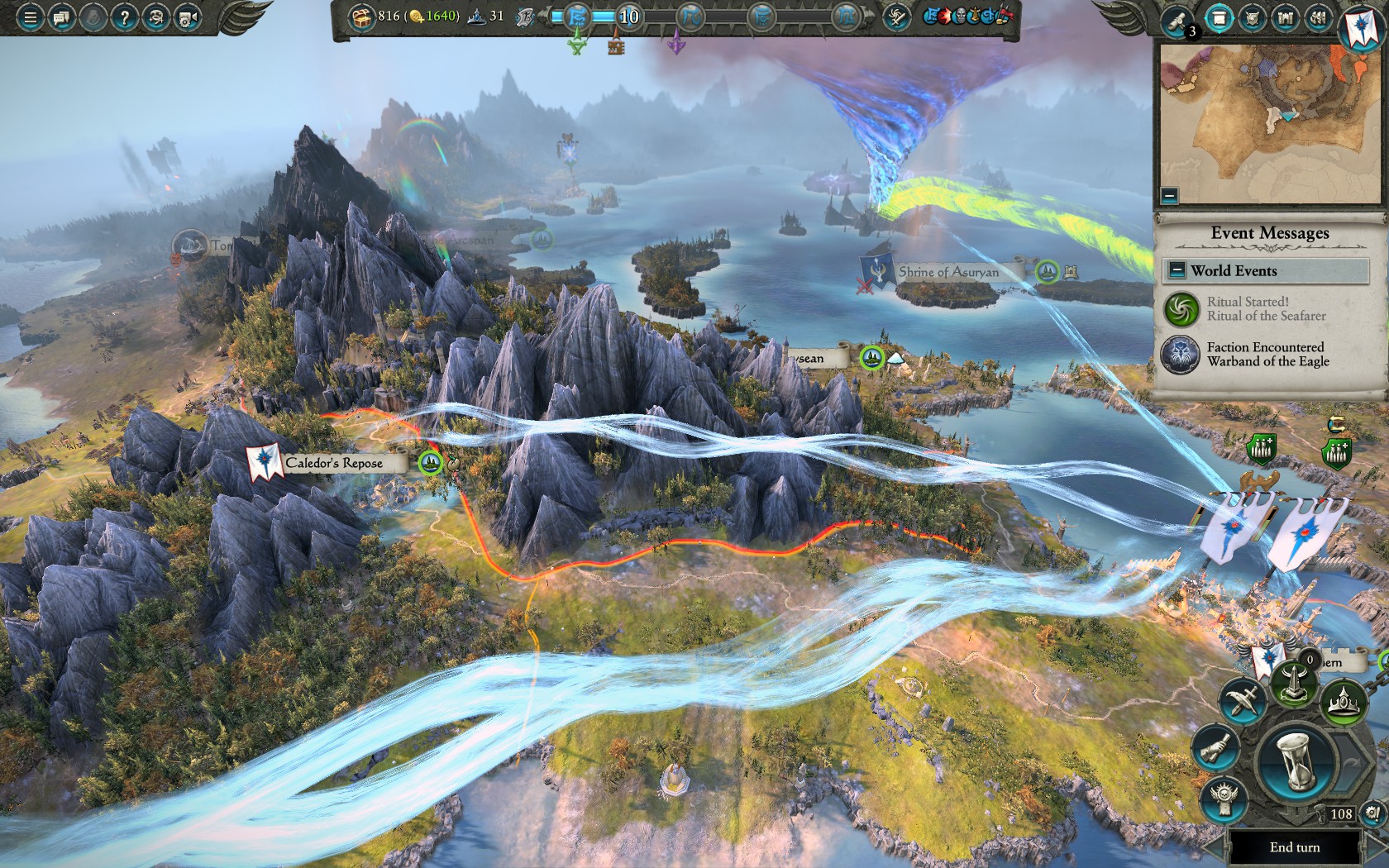Switch to the provinces castle list
The height and width of the screenshot is (868, 1389).
tap(1285, 18)
